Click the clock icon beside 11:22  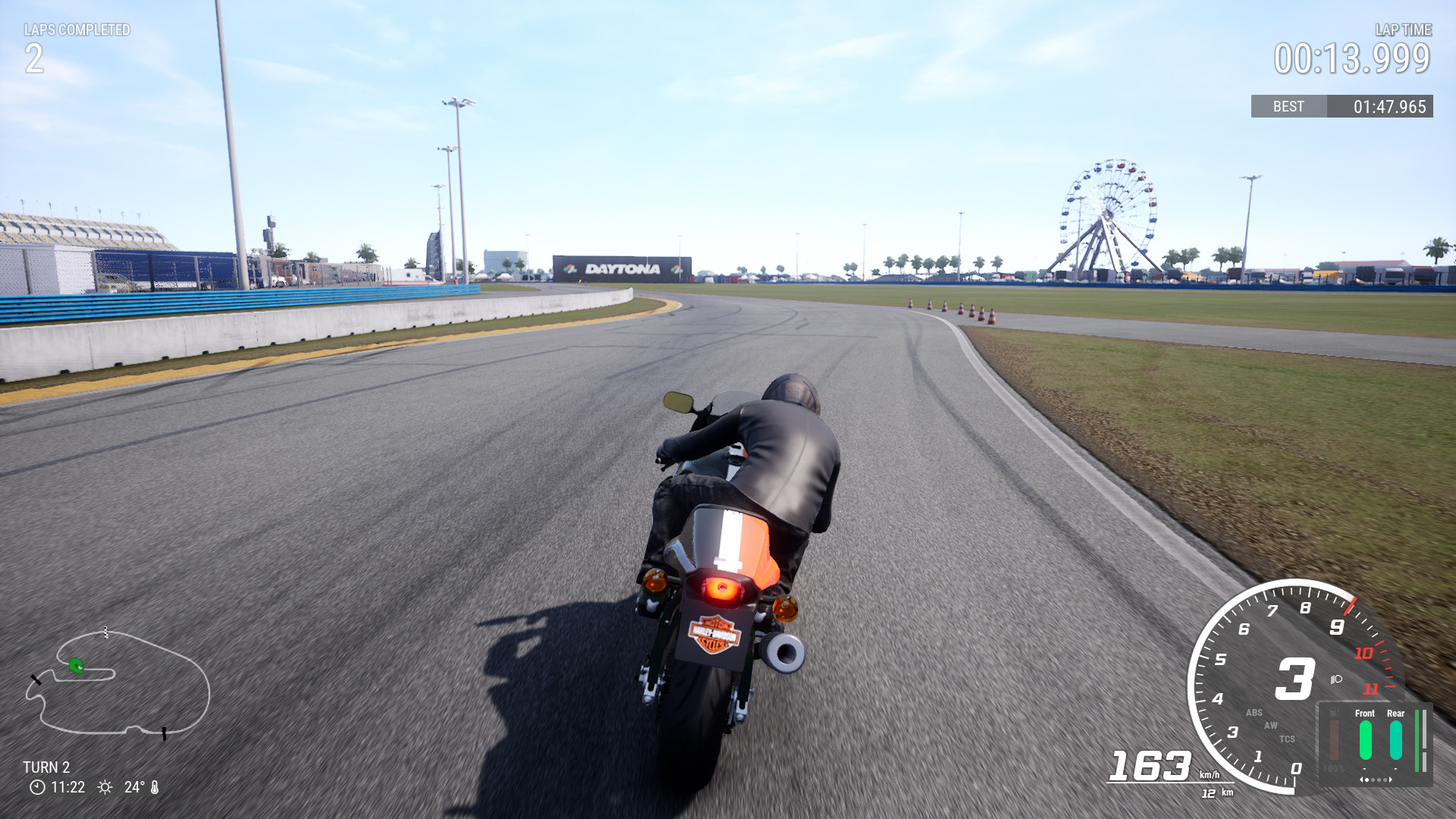click(36, 787)
